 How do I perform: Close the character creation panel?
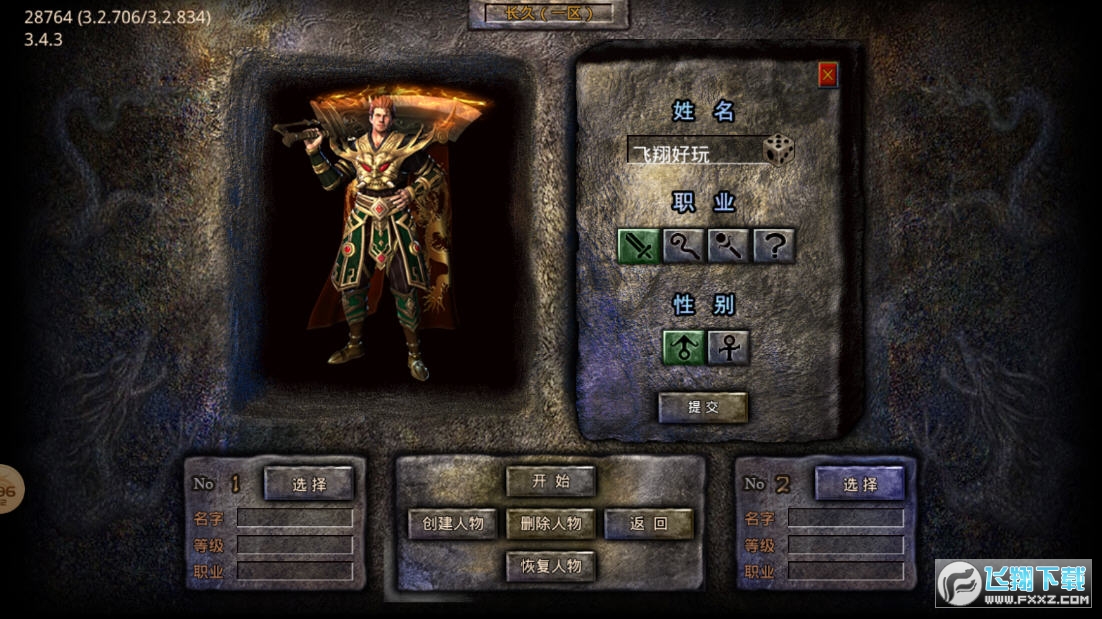tap(827, 75)
